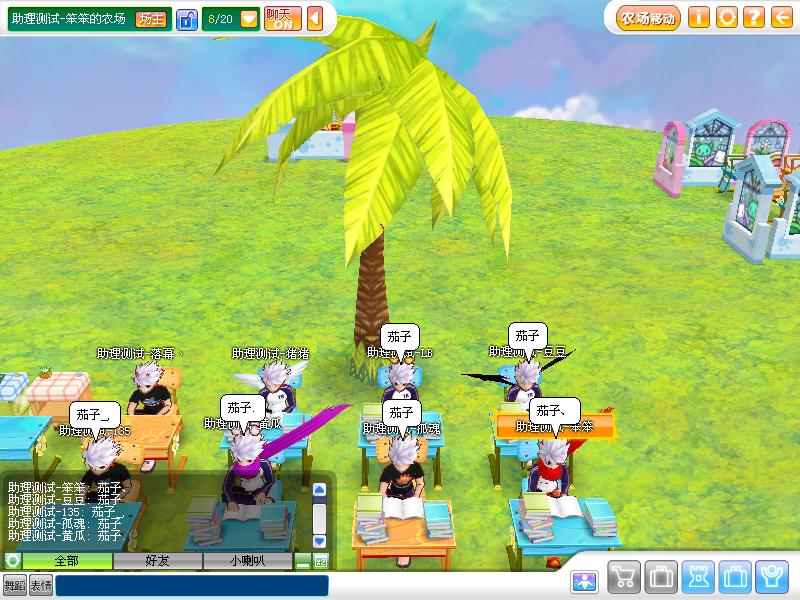Switch to the 小喇叭 megaphone chat tab
This screenshot has height=600, width=800.
pyautogui.click(x=247, y=561)
